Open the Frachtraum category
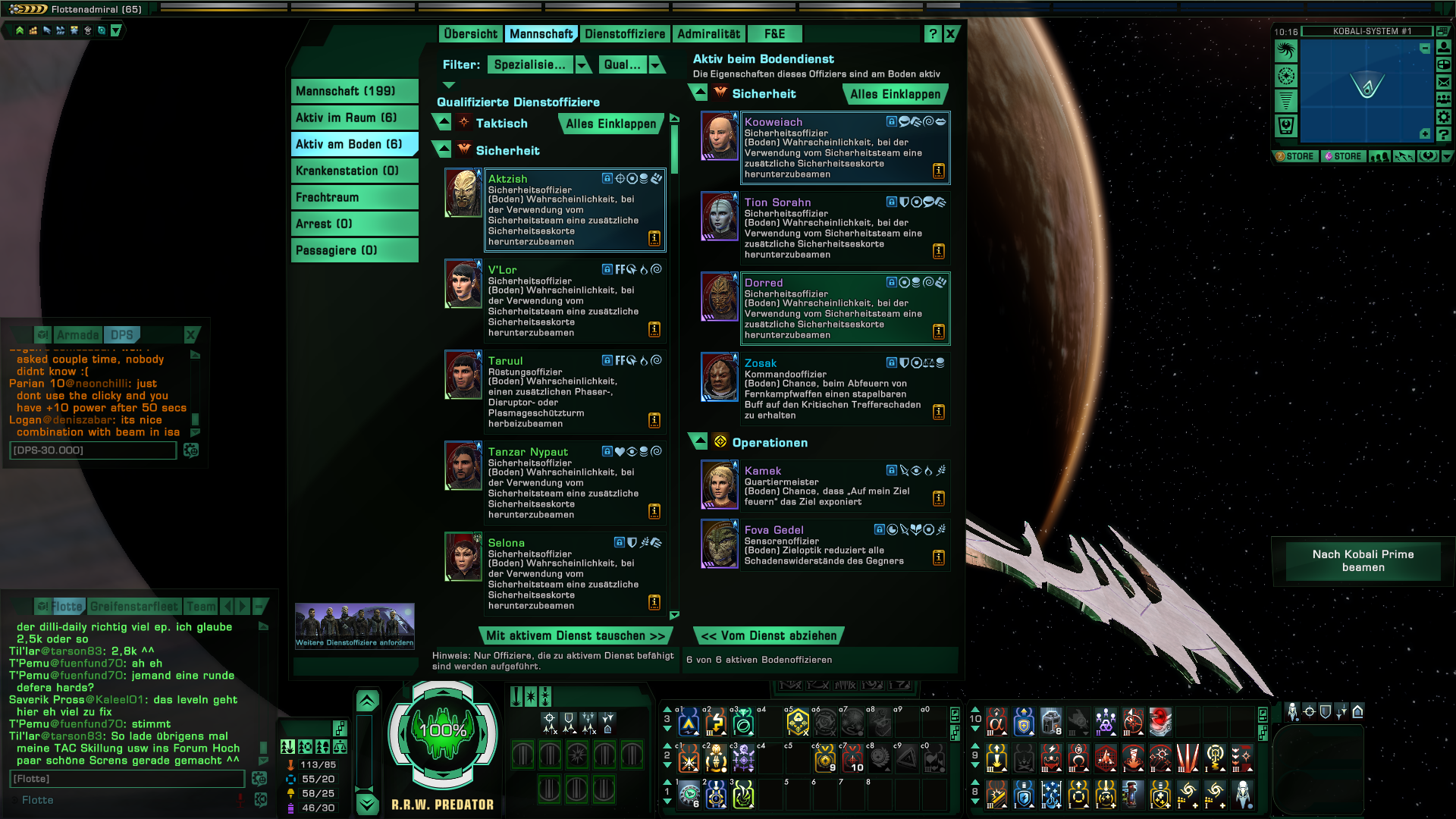1456x819 pixels. [x=354, y=197]
